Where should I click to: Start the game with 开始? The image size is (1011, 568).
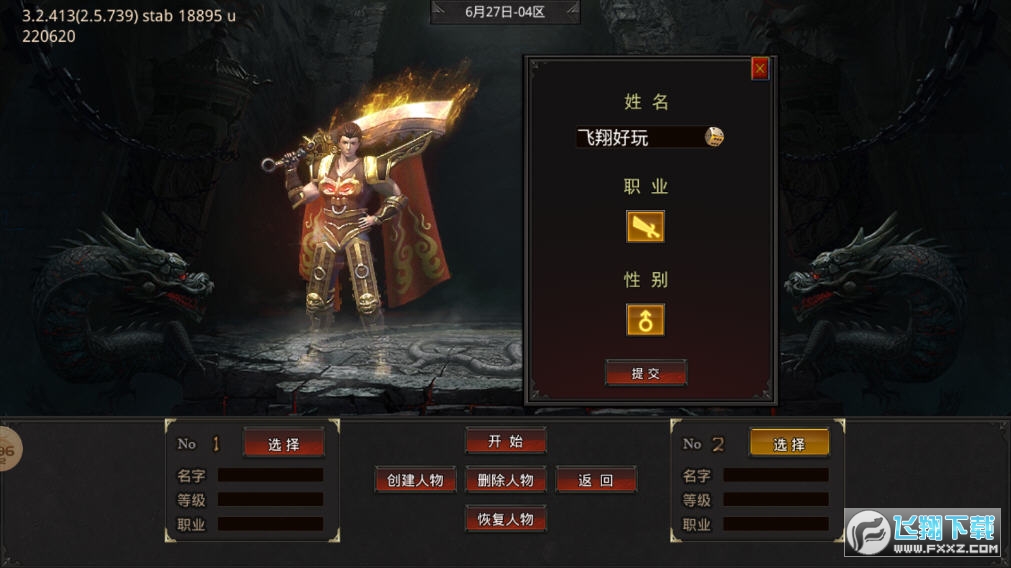(505, 441)
